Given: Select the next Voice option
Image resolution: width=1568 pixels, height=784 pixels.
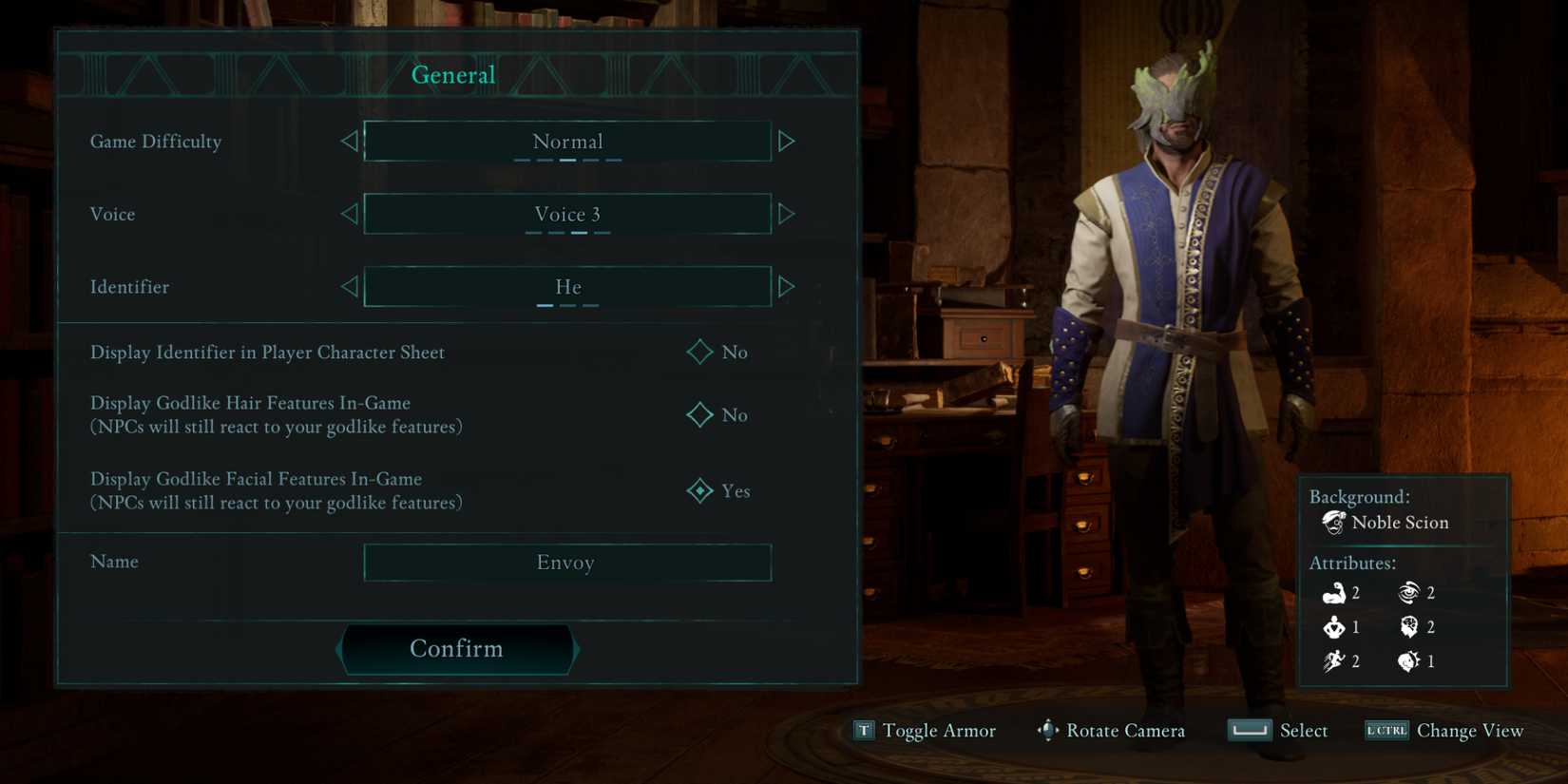Looking at the screenshot, I should (786, 214).
